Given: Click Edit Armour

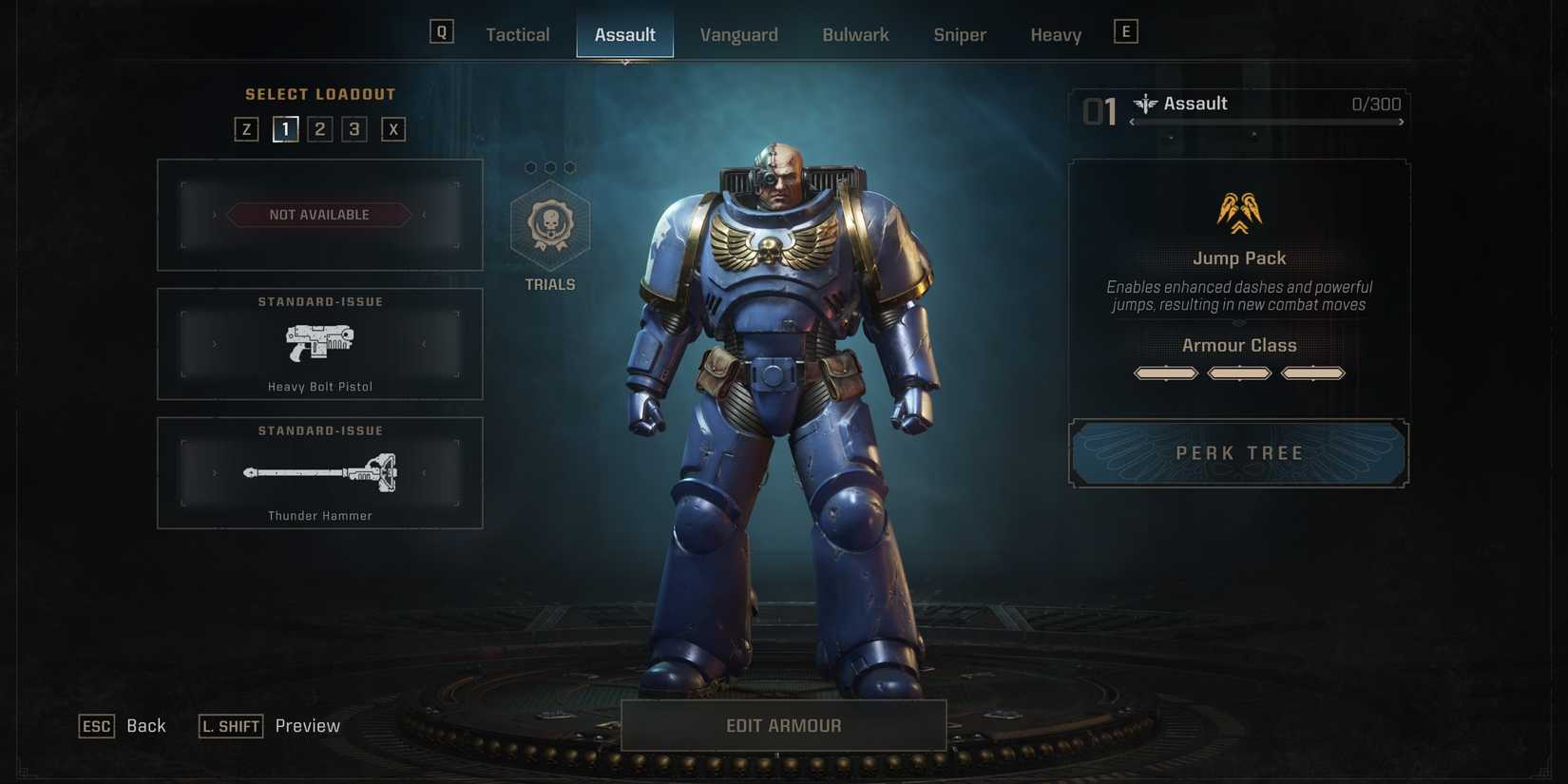Looking at the screenshot, I should coord(782,725).
